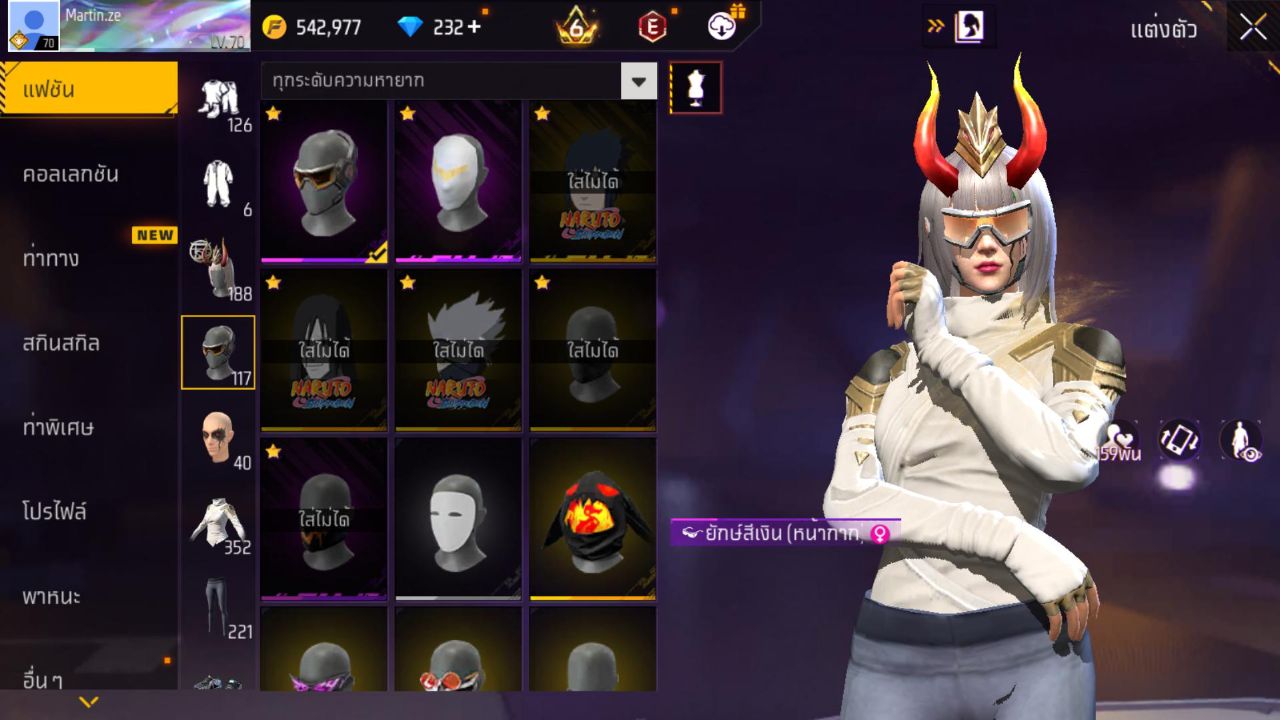Select the mask category showing 117 items
Screen dimensions: 1280x720
click(218, 350)
